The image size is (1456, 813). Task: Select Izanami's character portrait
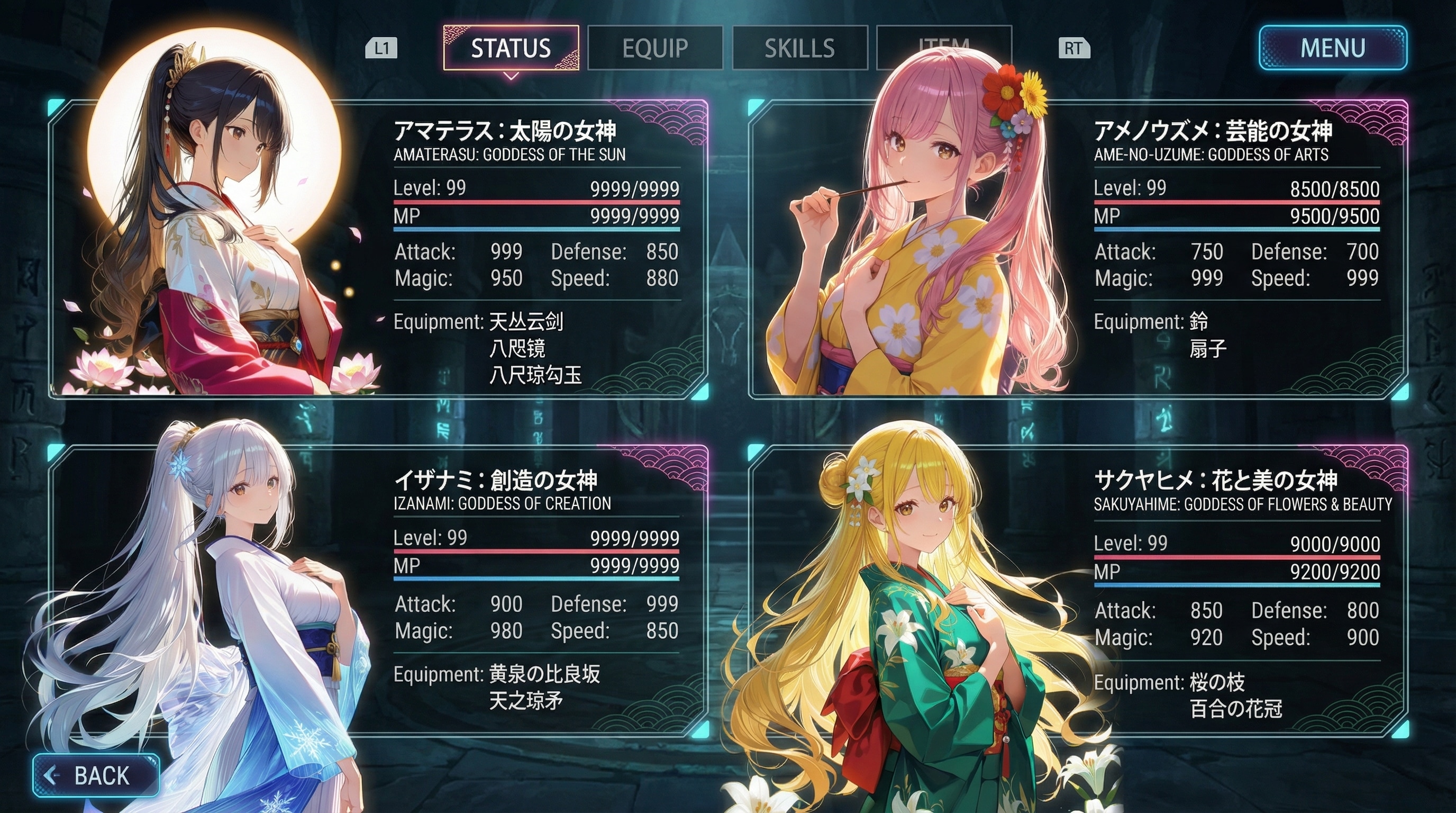[226, 594]
